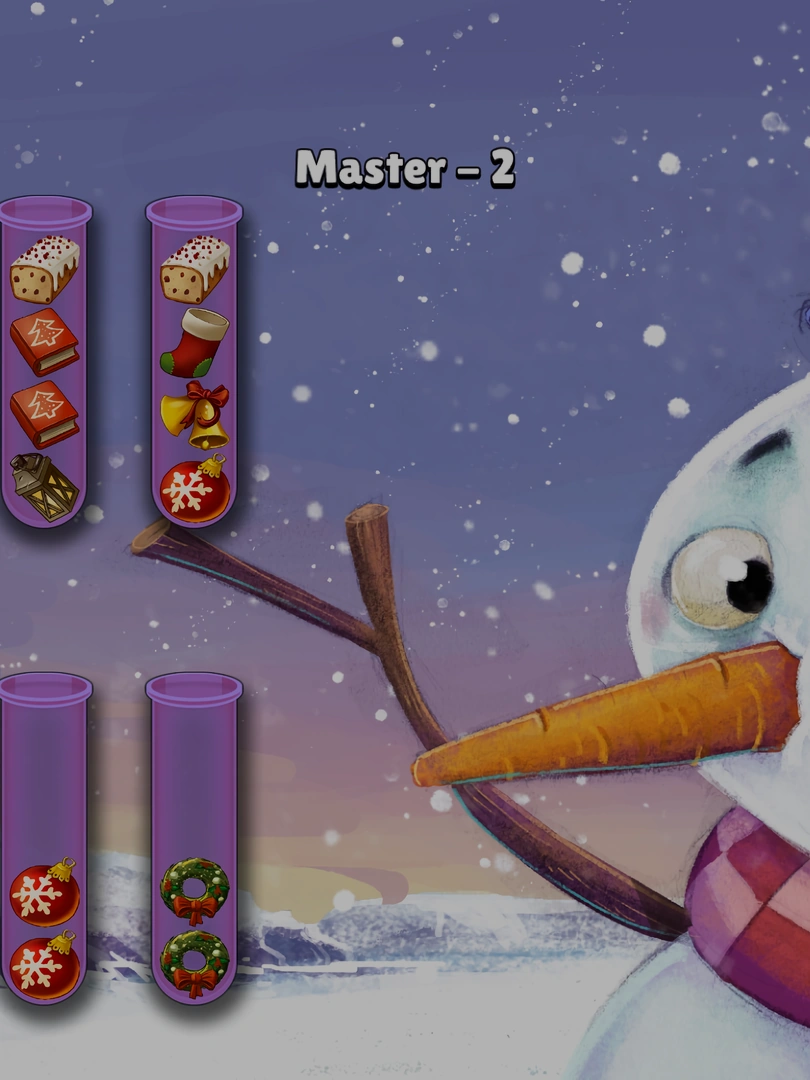This screenshot has width=810, height=1080.
Task: Select the Christmas stocking piece
Action: point(195,343)
